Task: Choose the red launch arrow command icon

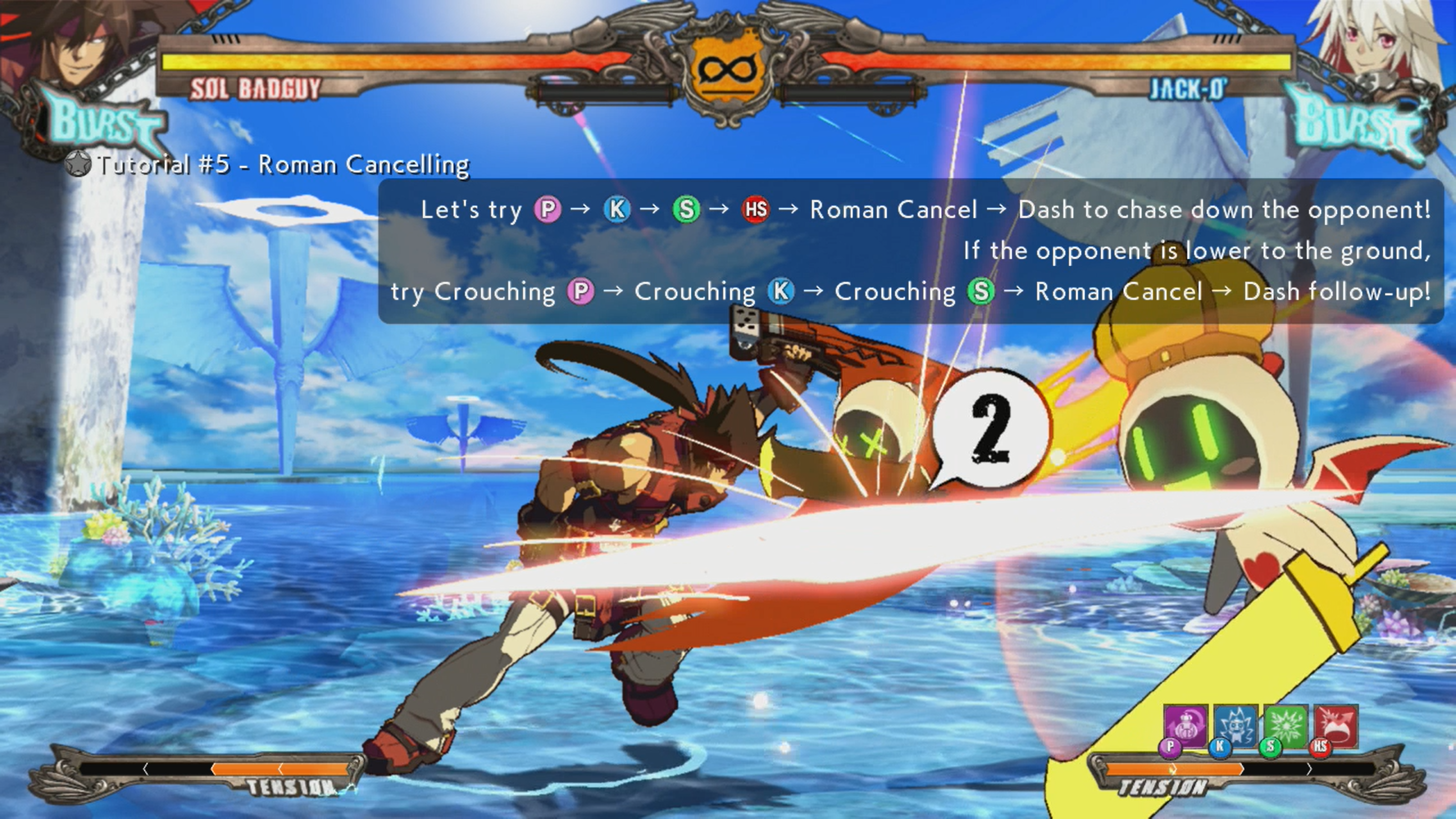Action: click(x=1335, y=726)
